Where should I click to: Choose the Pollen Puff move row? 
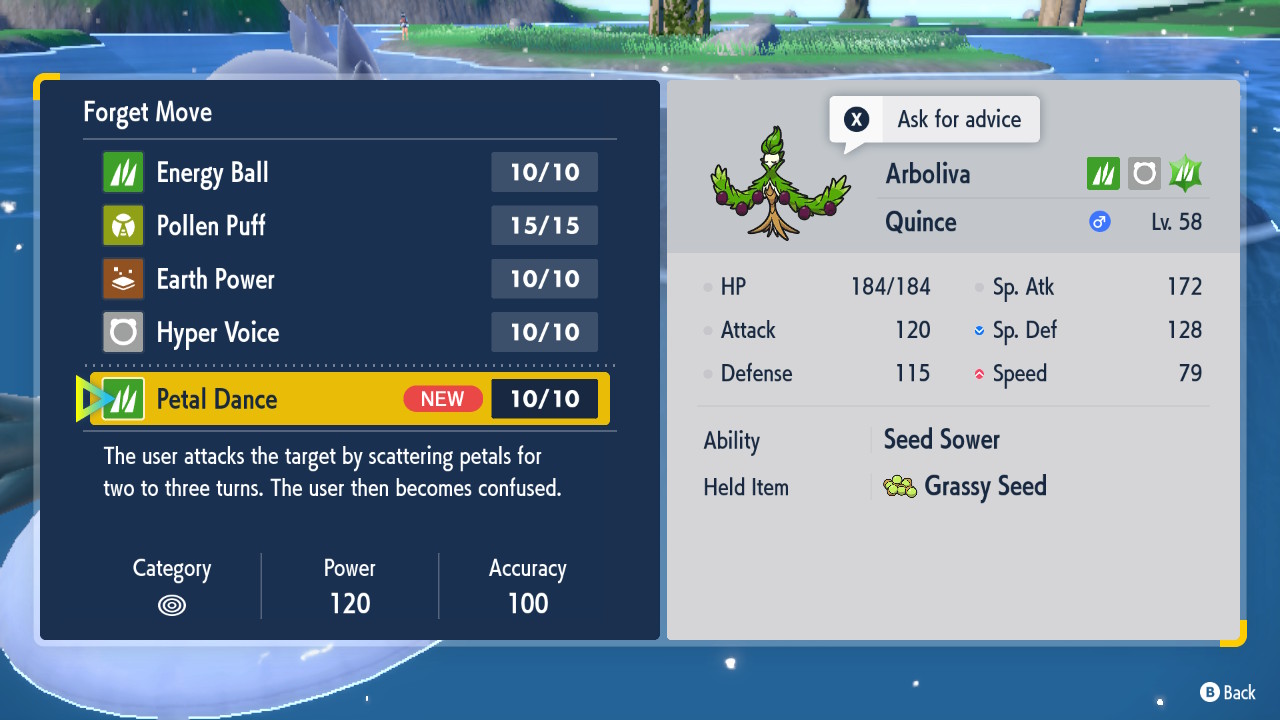pyautogui.click(x=349, y=226)
